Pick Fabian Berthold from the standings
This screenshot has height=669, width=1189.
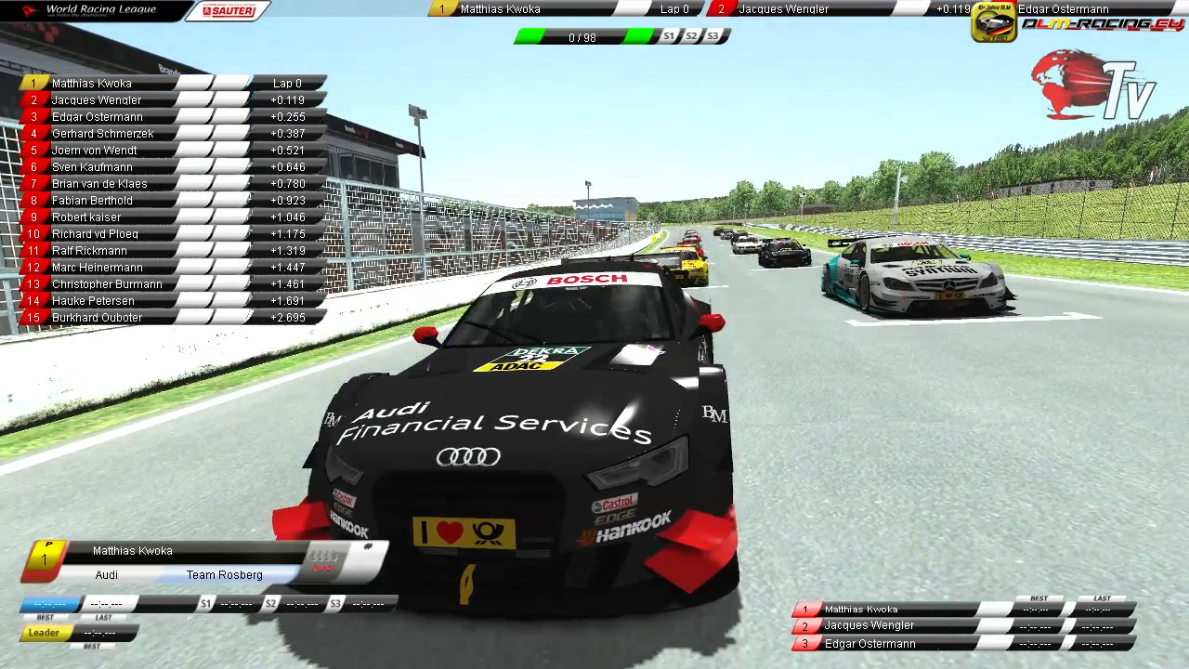[x=92, y=201]
